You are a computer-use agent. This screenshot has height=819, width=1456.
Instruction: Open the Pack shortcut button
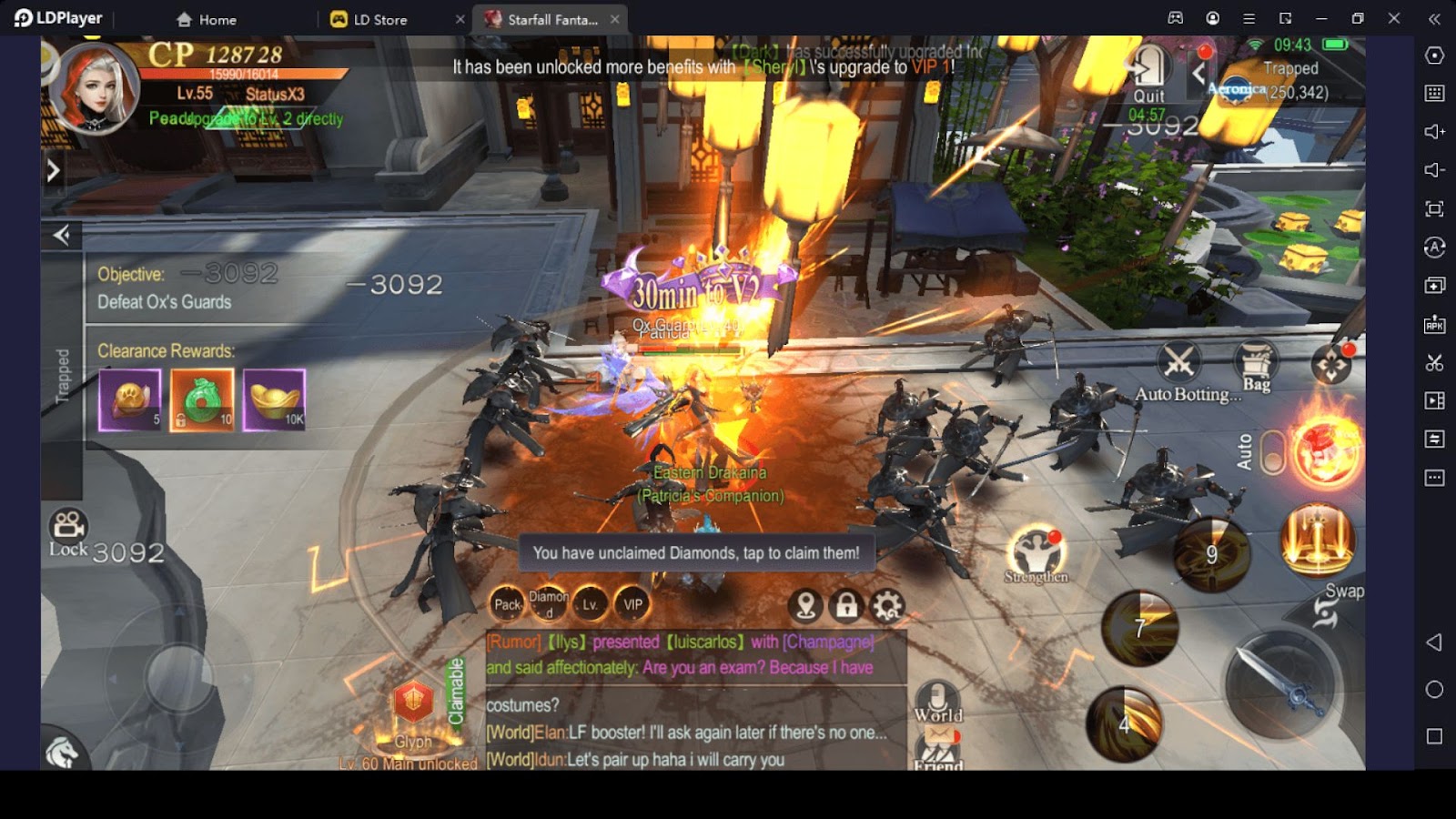click(x=507, y=604)
